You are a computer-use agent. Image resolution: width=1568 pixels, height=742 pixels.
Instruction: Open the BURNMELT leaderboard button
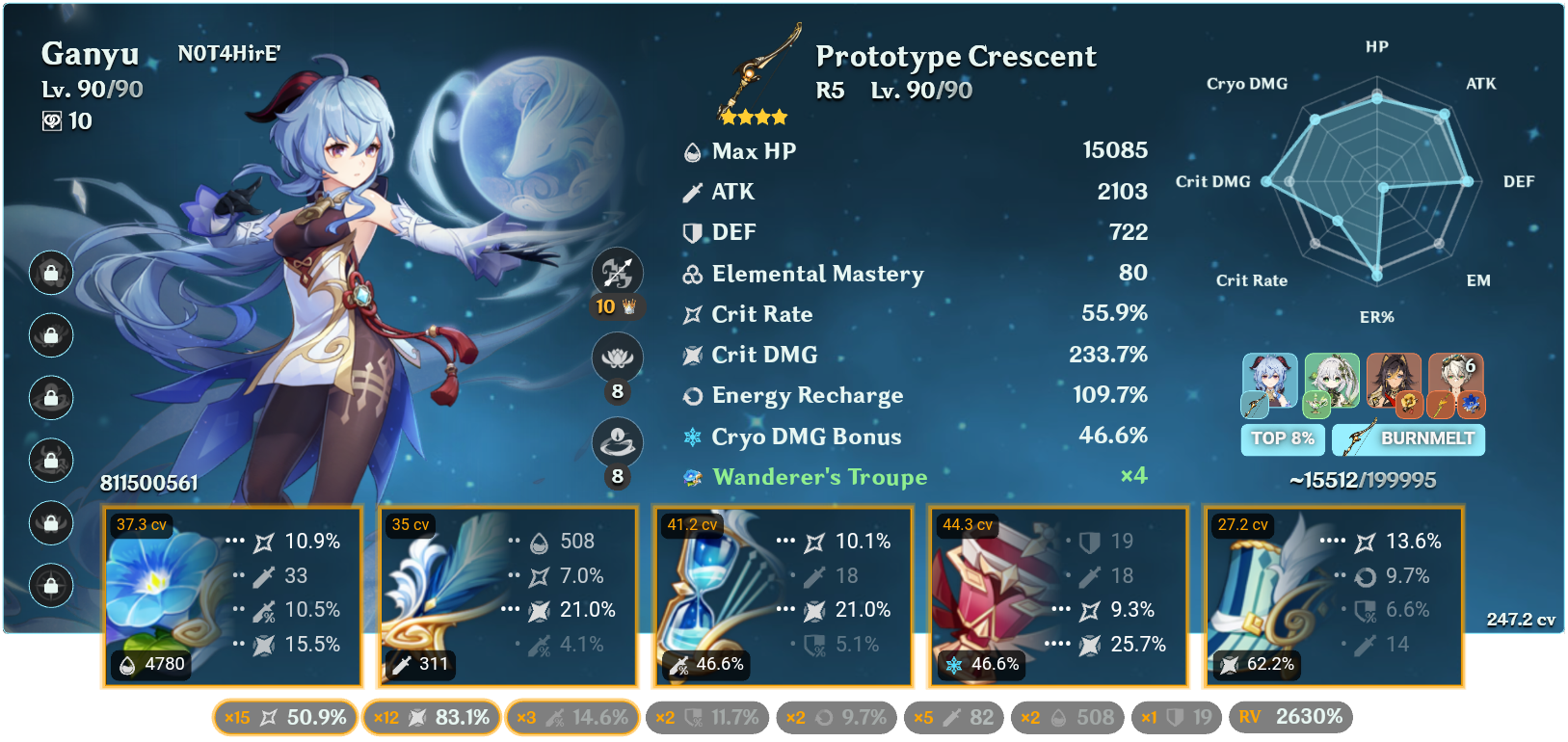pyautogui.click(x=1408, y=440)
